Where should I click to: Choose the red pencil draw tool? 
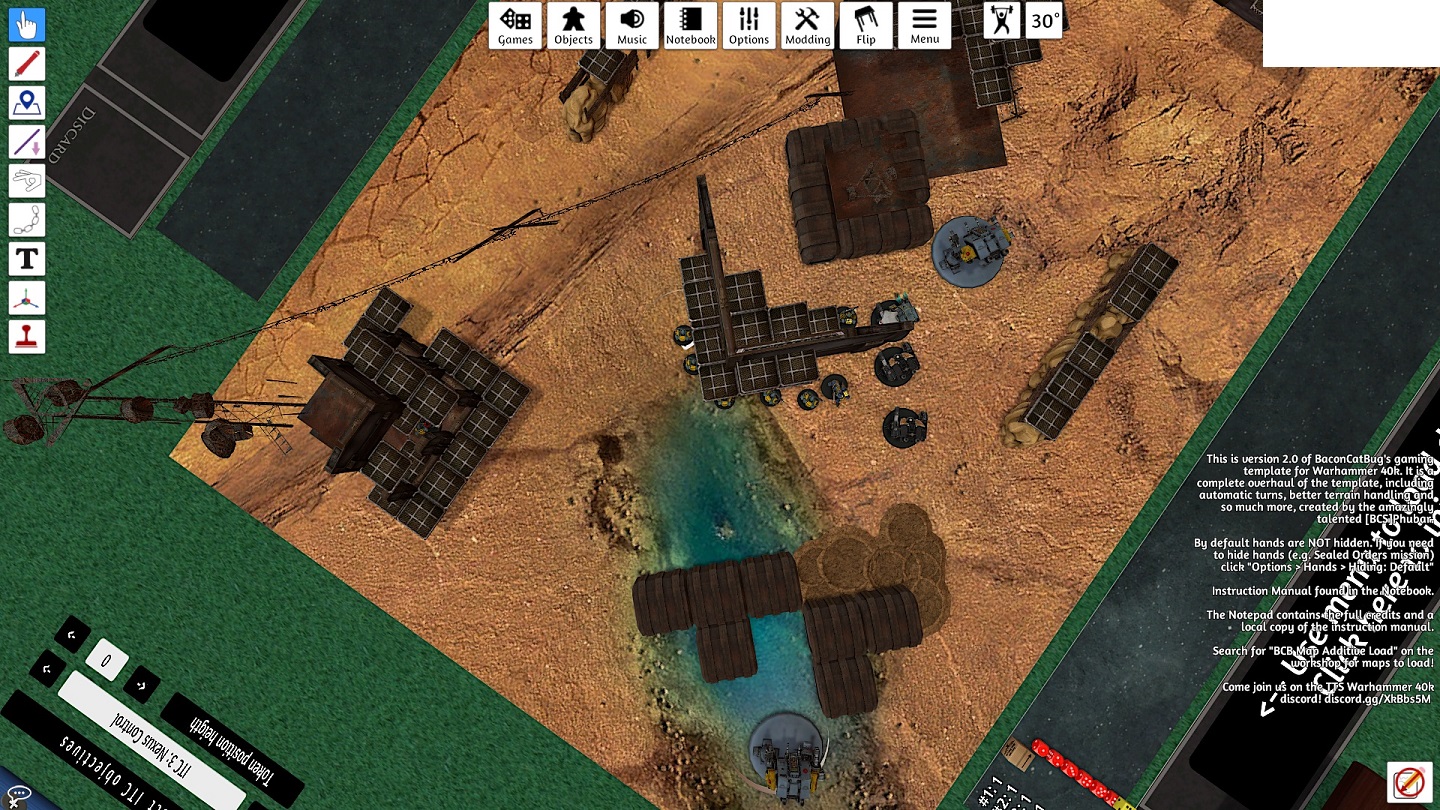click(x=27, y=64)
